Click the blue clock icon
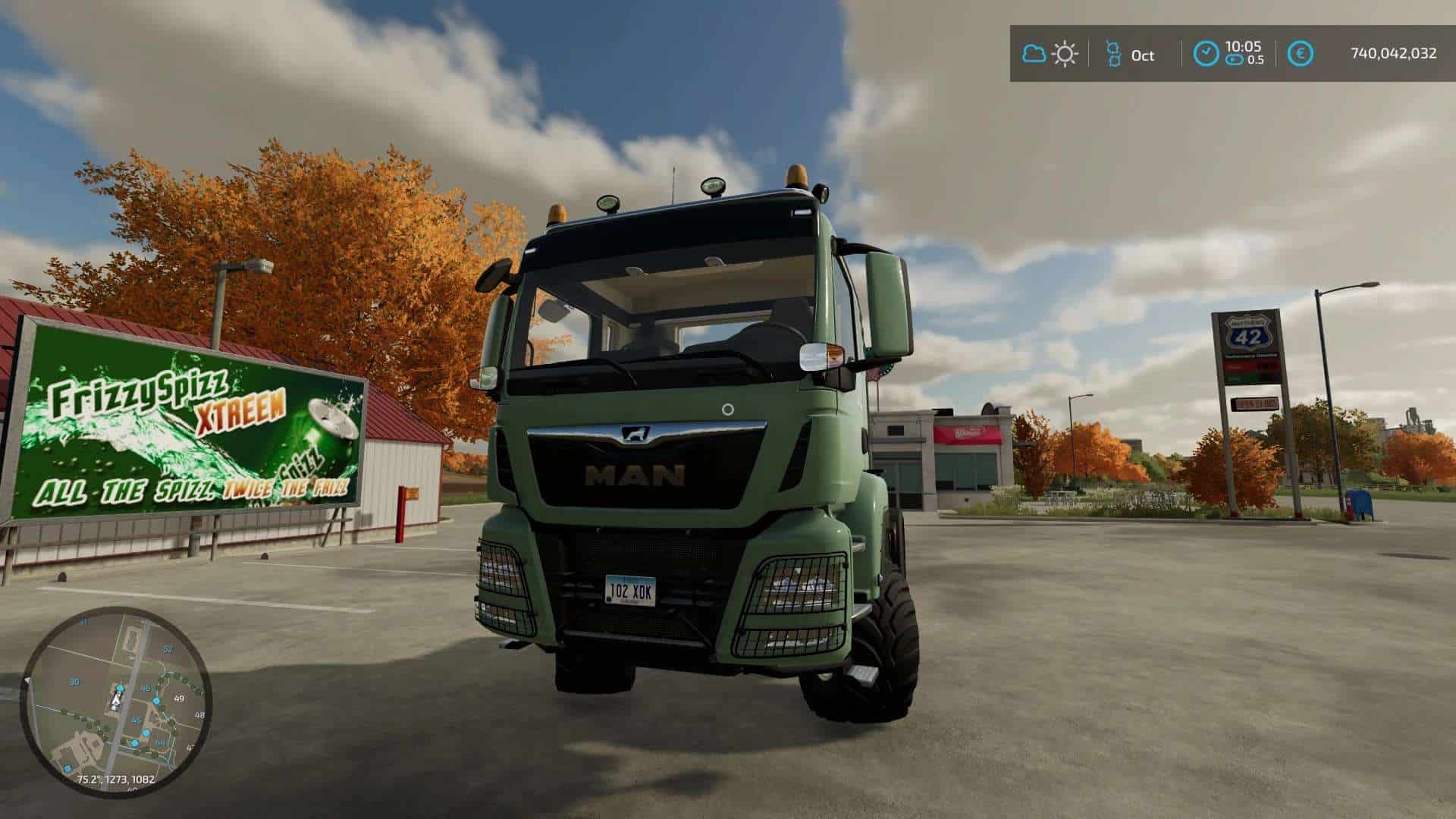This screenshot has height=819, width=1456. pyautogui.click(x=1207, y=53)
